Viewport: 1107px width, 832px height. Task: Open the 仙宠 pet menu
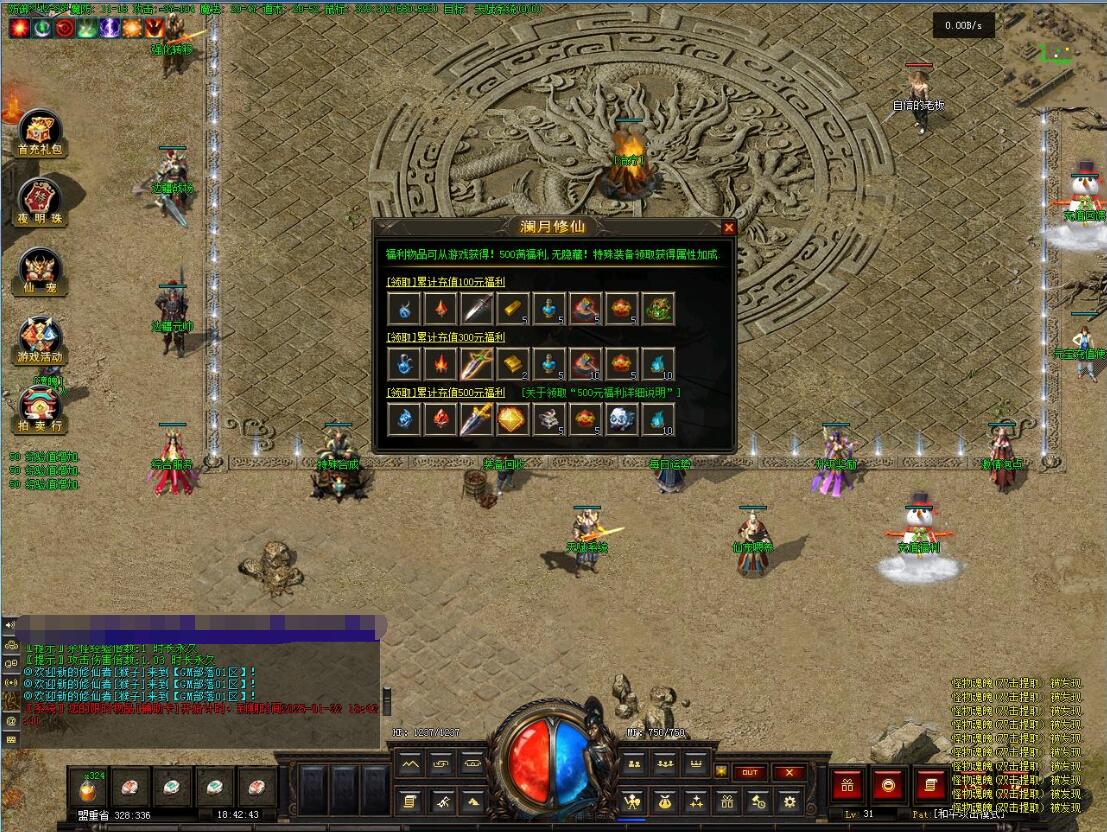(x=40, y=267)
